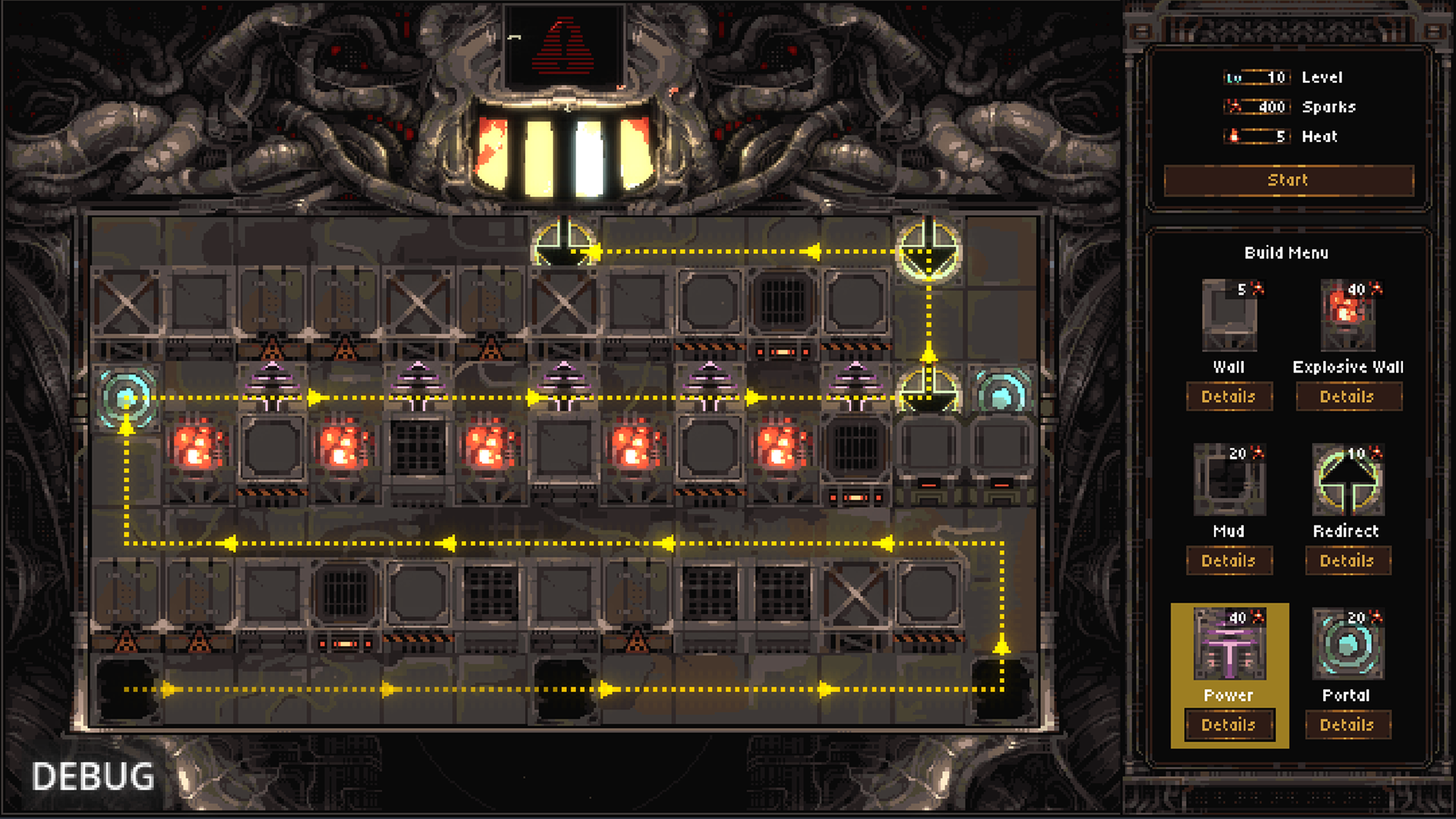Screen dimensions: 1456x819
Task: Choose the Portal build item
Action: pos(1348,644)
